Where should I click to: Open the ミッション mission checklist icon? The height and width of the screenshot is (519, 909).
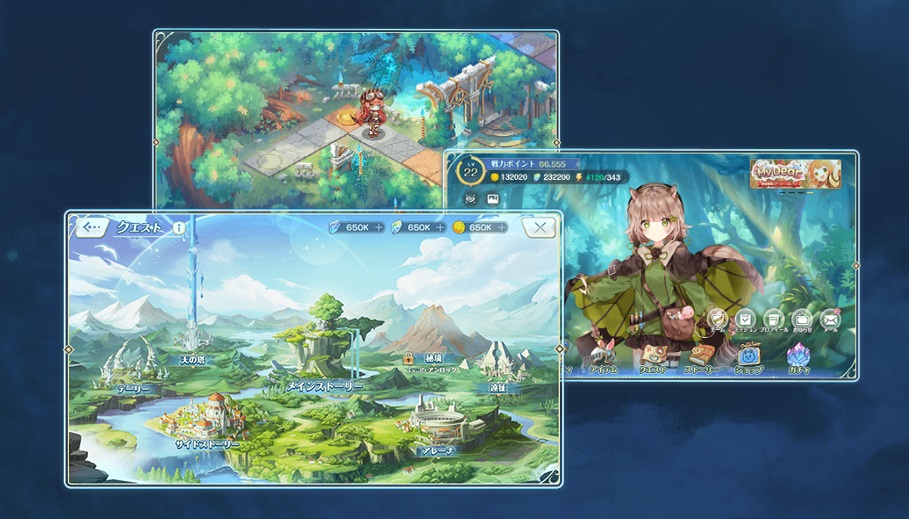click(x=746, y=320)
